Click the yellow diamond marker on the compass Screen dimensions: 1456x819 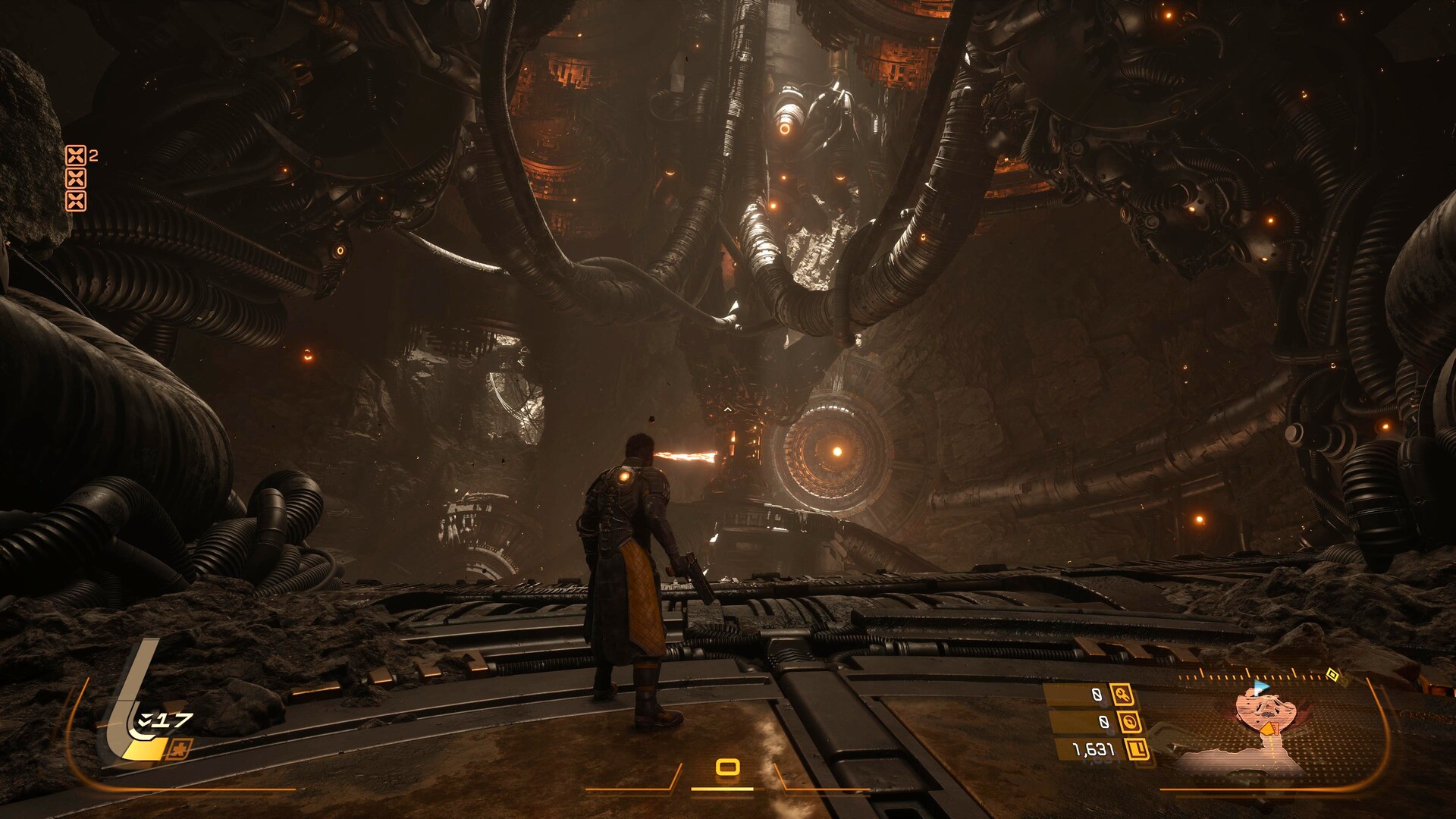click(1332, 674)
